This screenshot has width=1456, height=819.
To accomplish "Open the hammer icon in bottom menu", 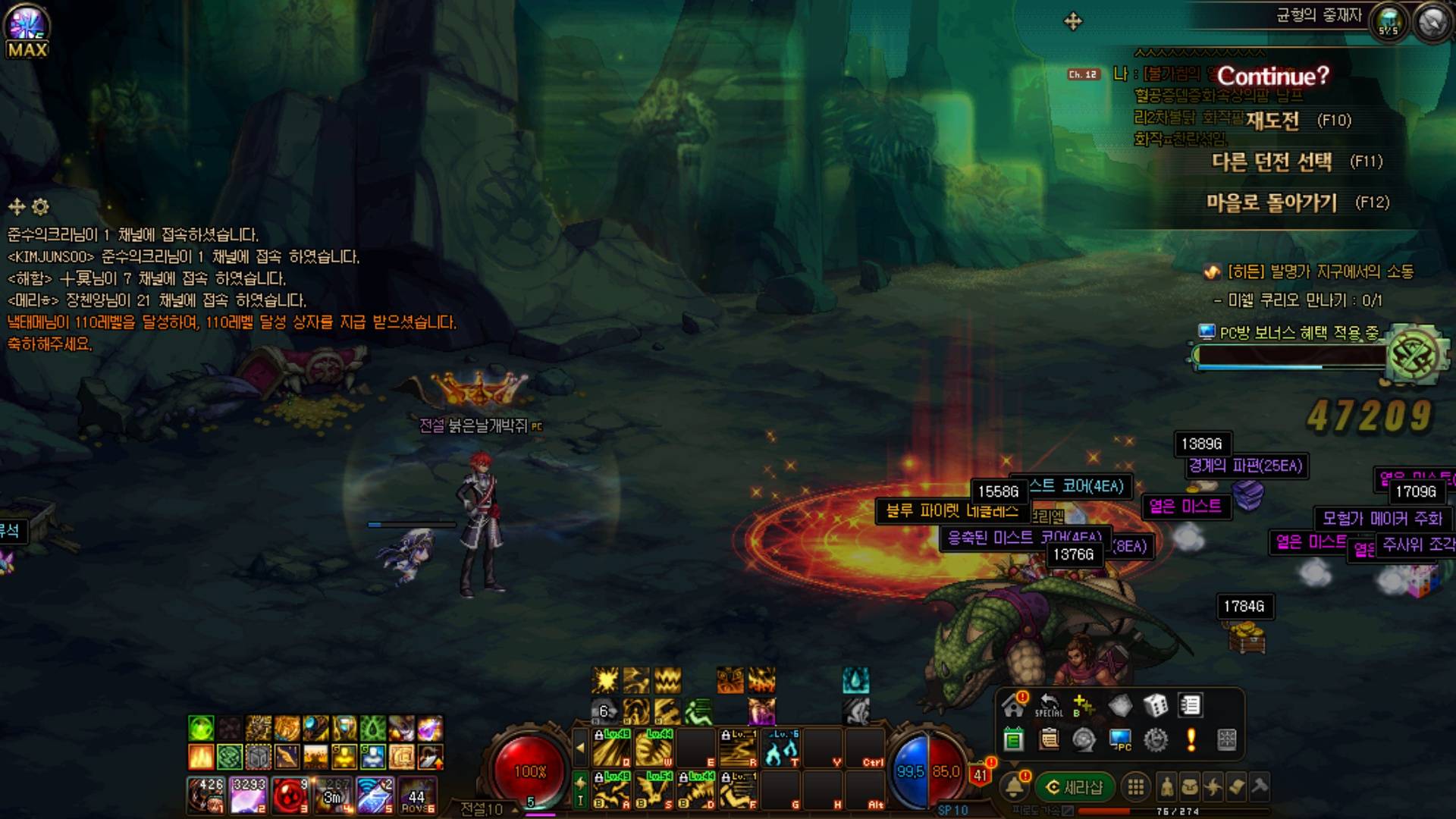I will click(1260, 787).
